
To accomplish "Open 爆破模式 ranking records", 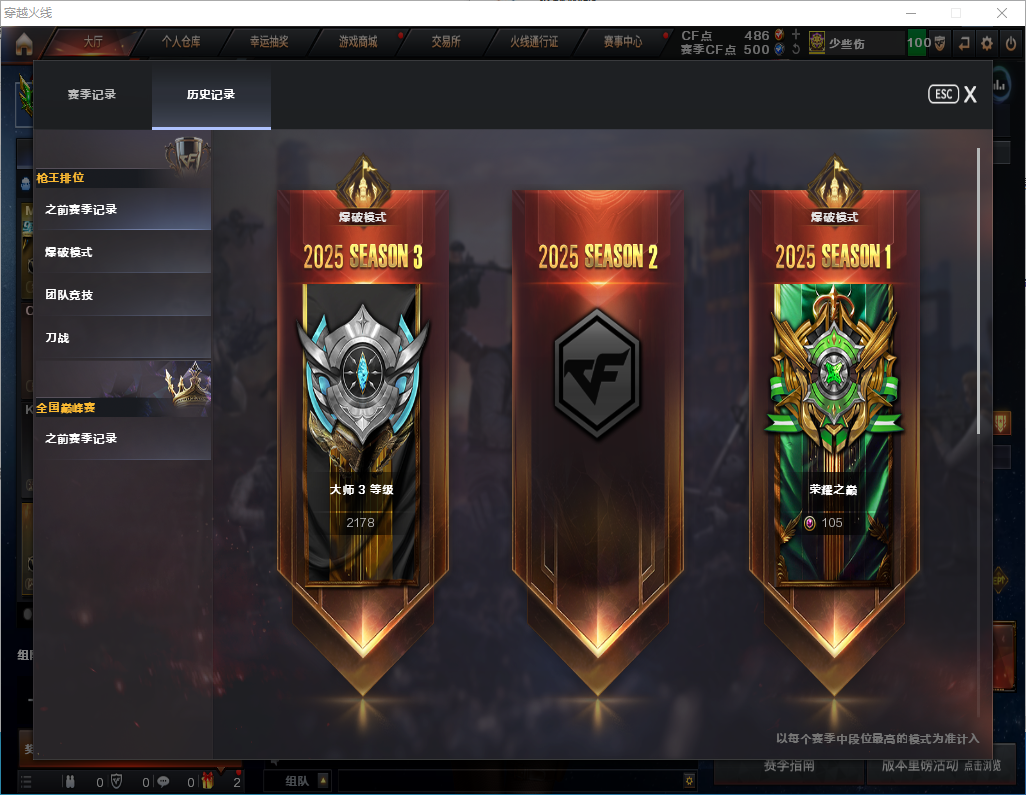I will [123, 252].
